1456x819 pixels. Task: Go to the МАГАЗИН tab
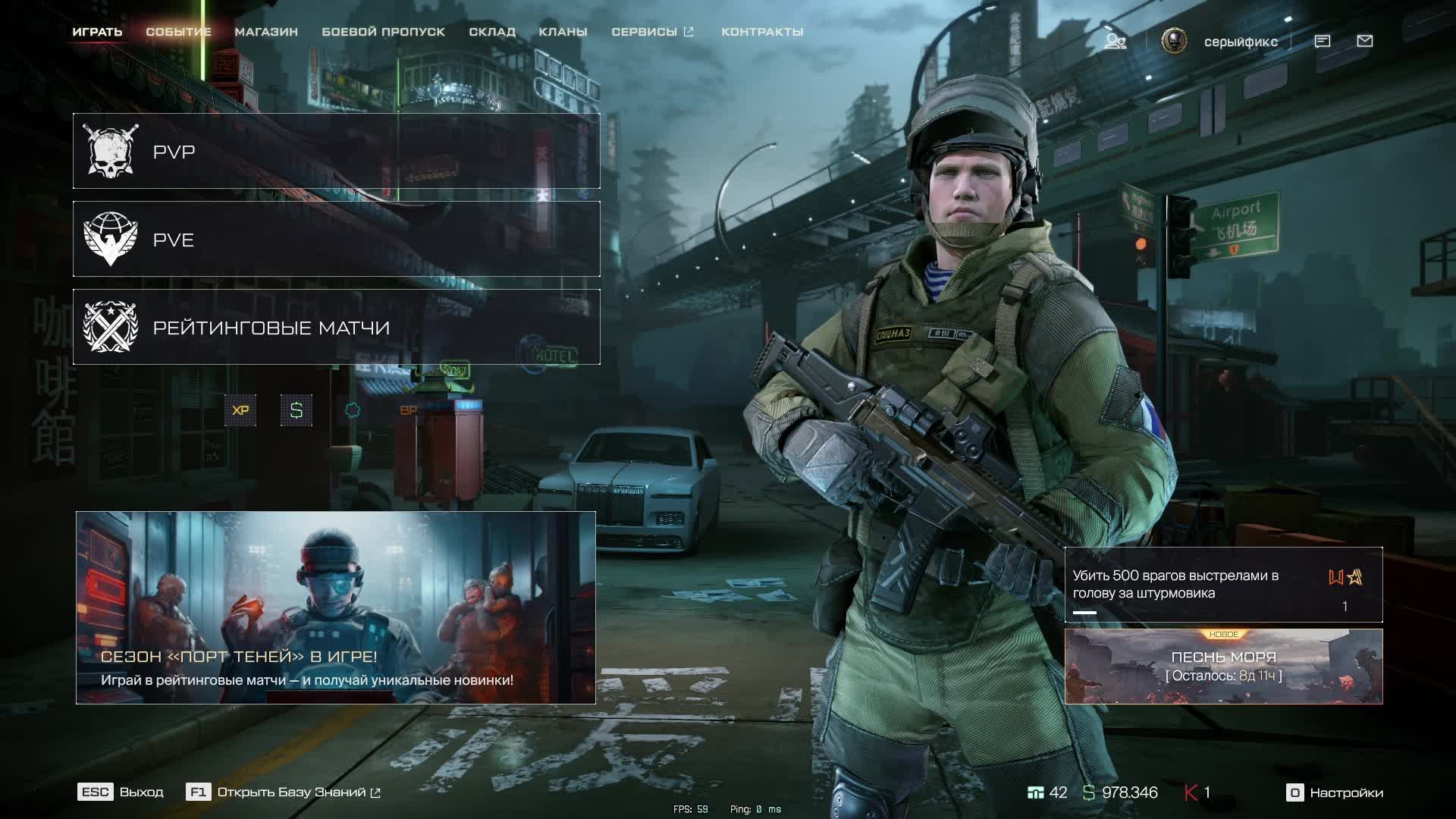[266, 32]
